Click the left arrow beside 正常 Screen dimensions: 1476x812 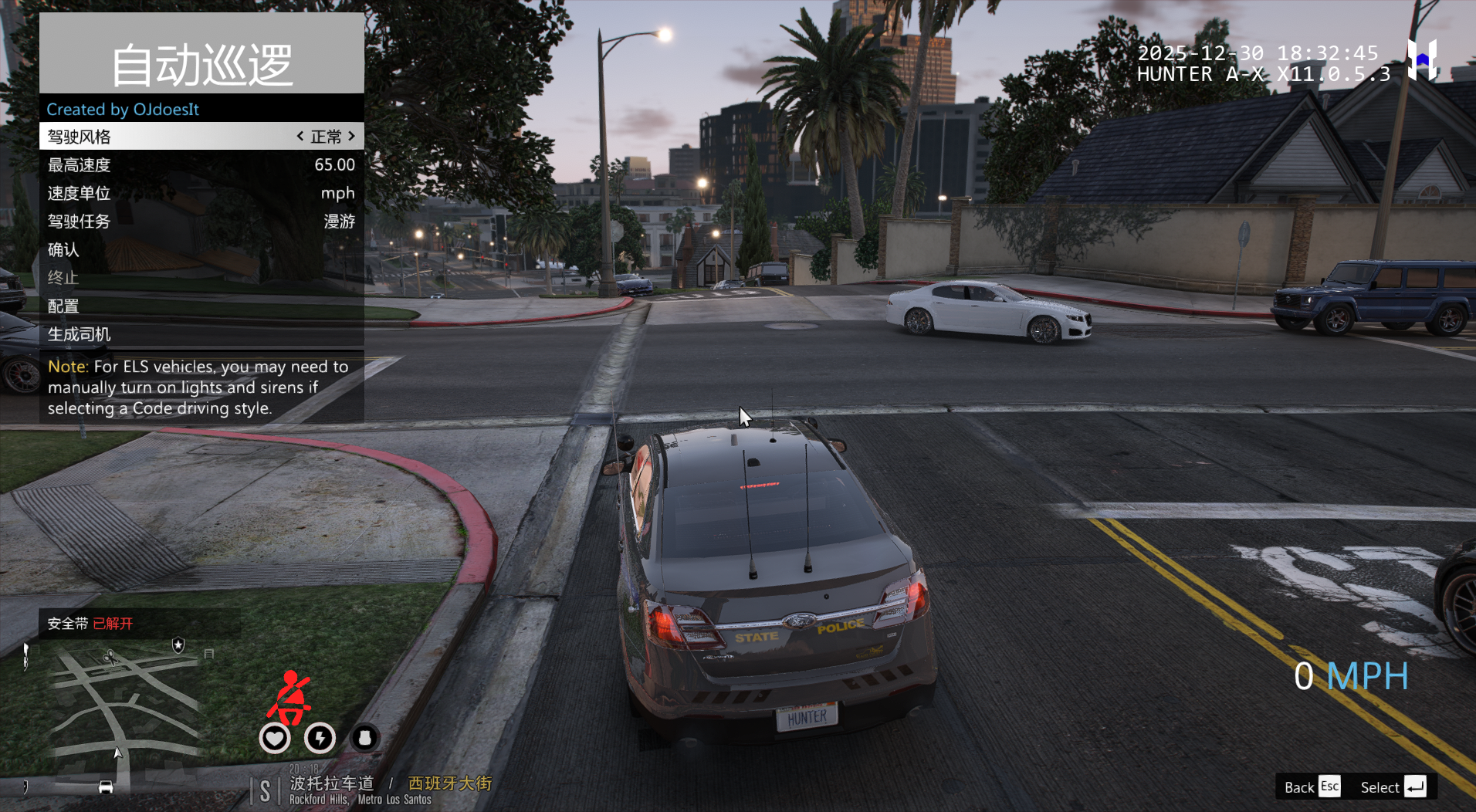click(x=300, y=137)
